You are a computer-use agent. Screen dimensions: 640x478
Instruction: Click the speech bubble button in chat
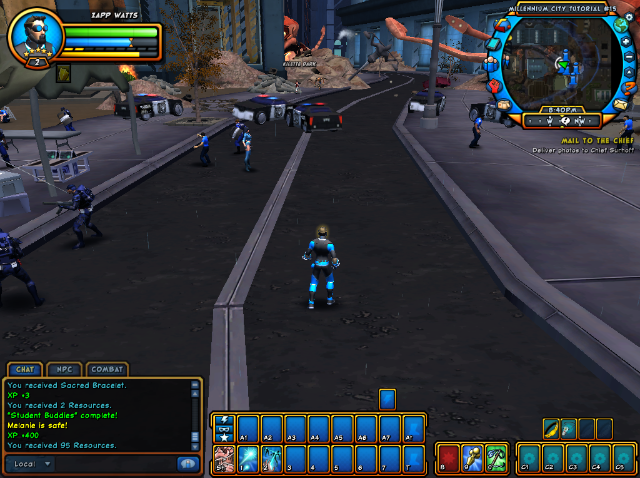point(187,464)
